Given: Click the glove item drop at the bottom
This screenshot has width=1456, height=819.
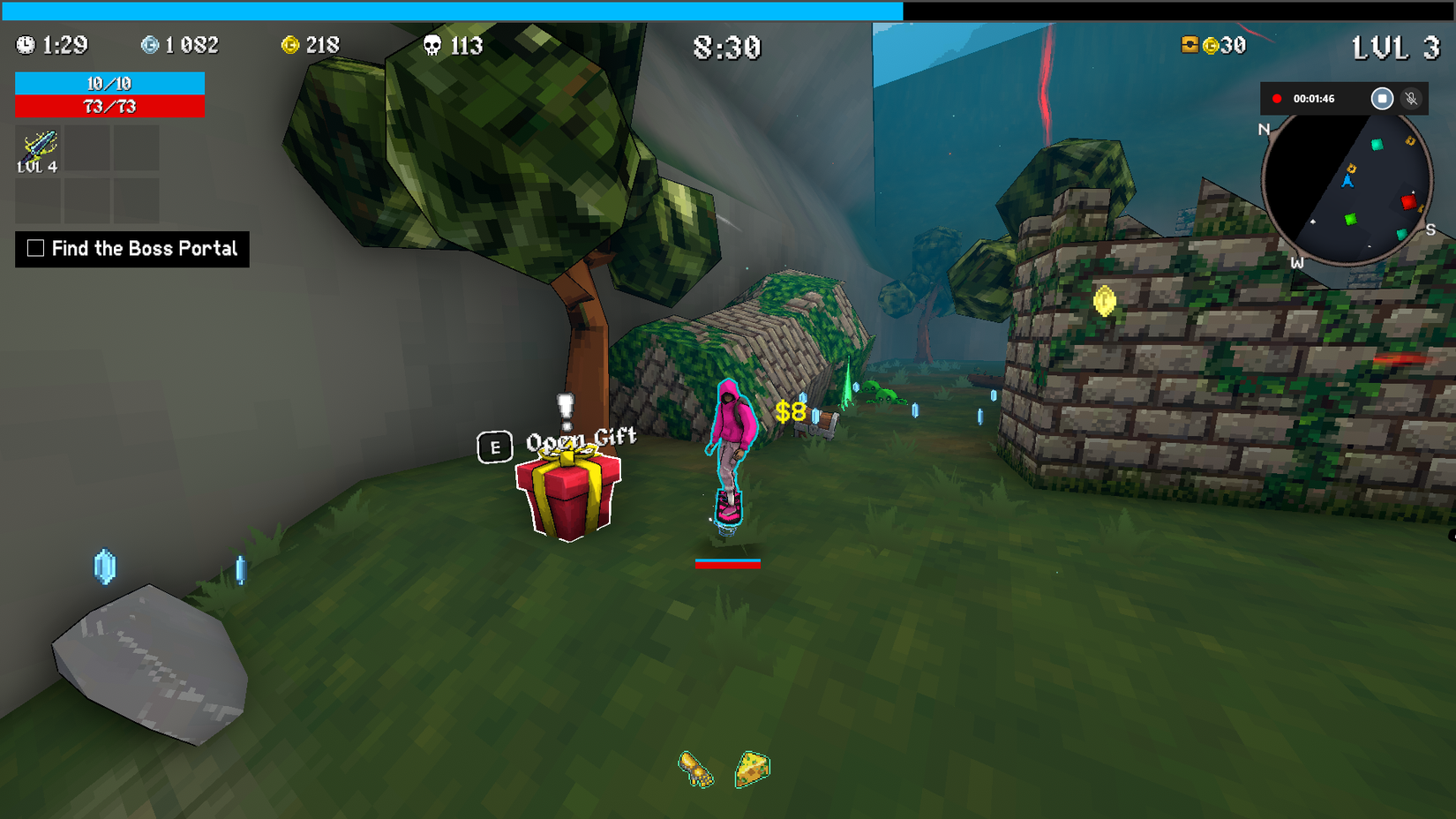Looking at the screenshot, I should pos(696,770).
